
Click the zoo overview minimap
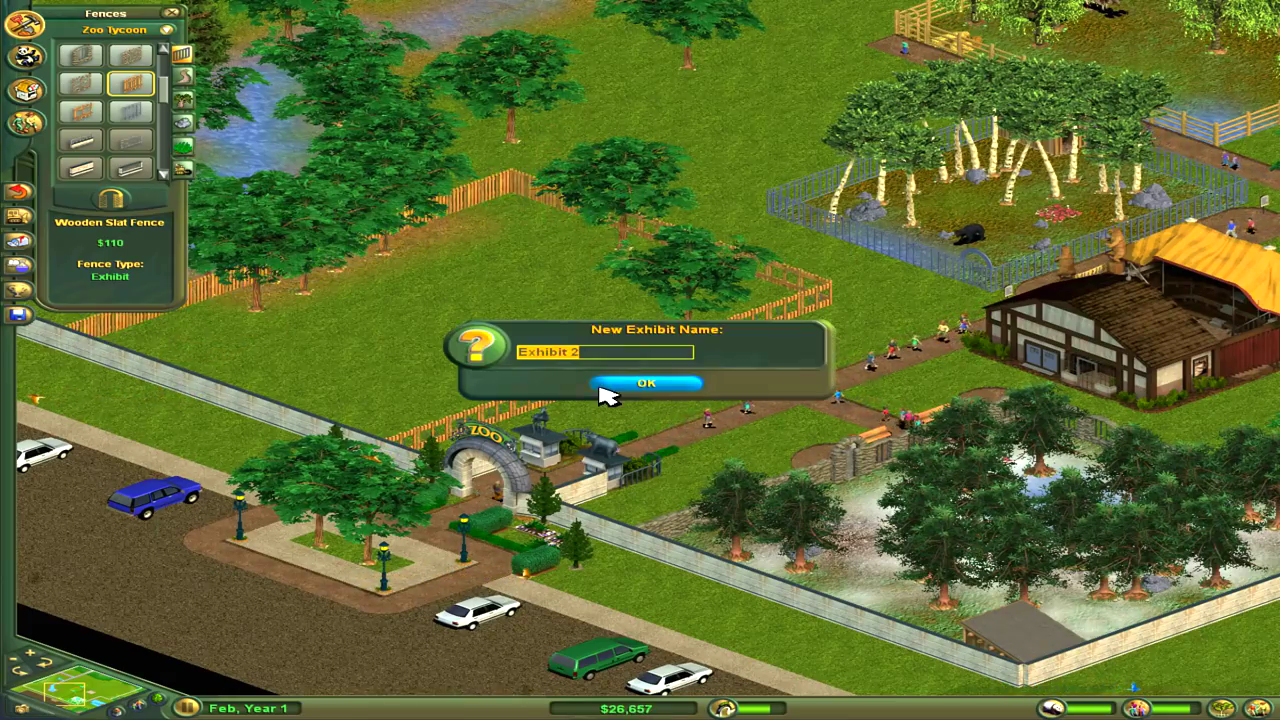pyautogui.click(x=78, y=686)
